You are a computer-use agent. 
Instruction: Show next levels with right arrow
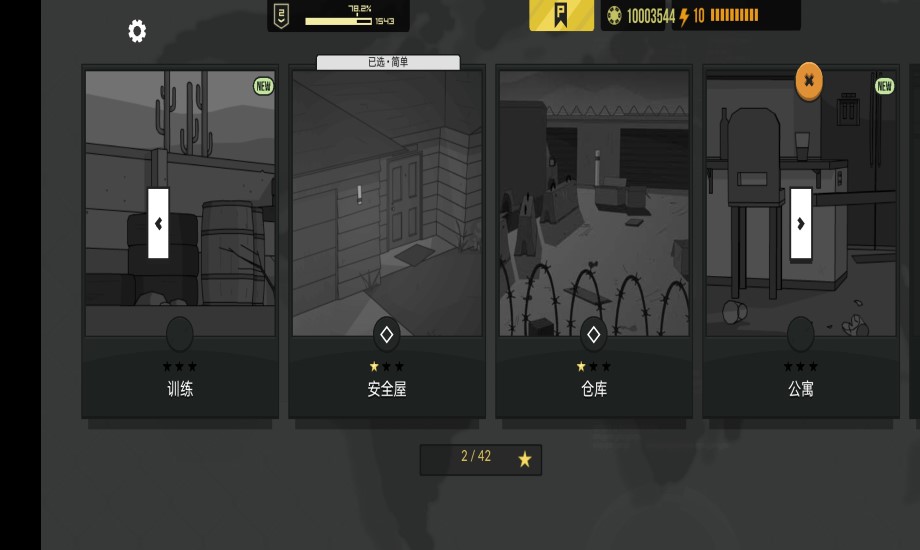800,223
